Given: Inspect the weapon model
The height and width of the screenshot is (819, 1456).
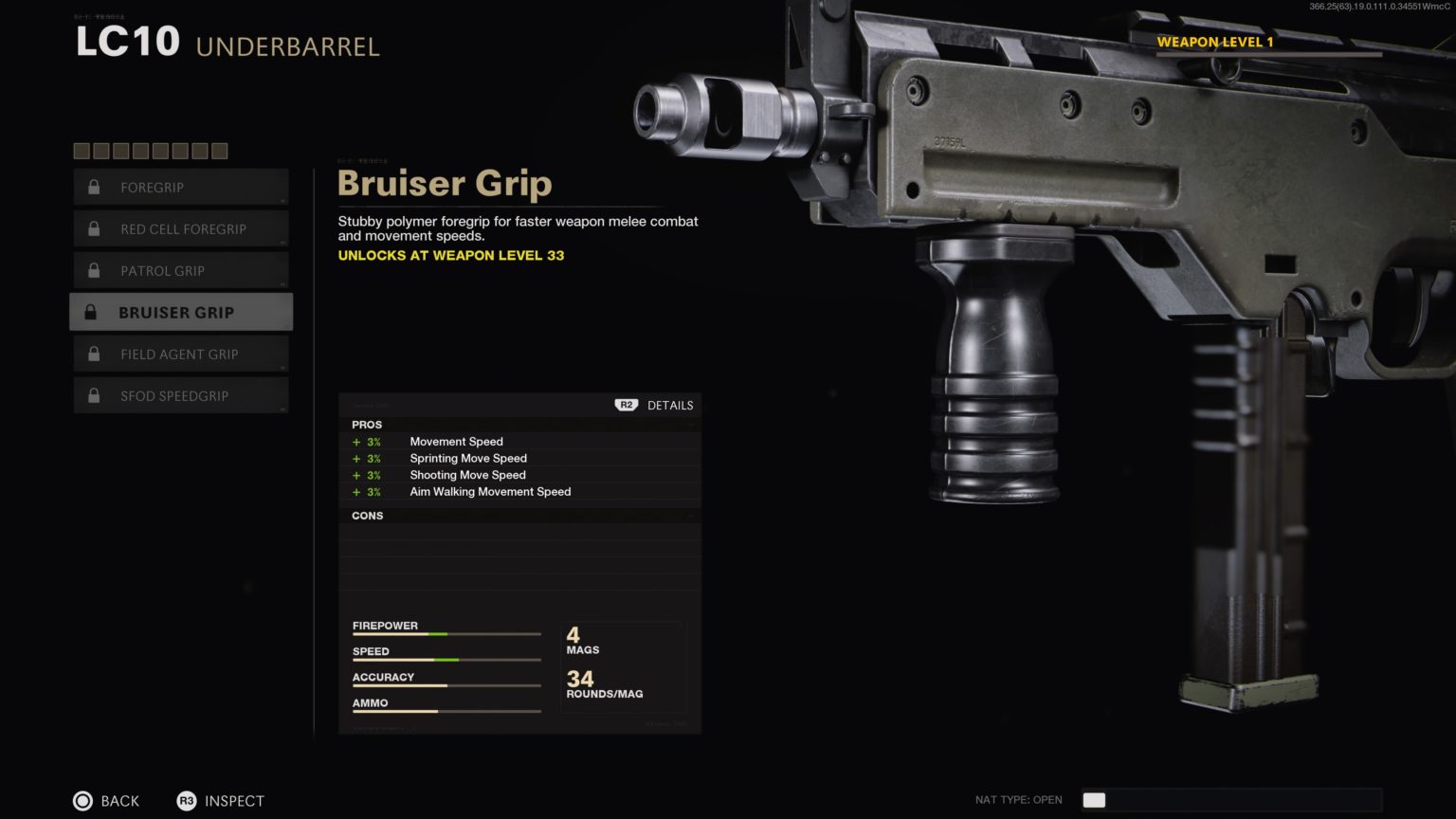Looking at the screenshot, I should (x=221, y=801).
